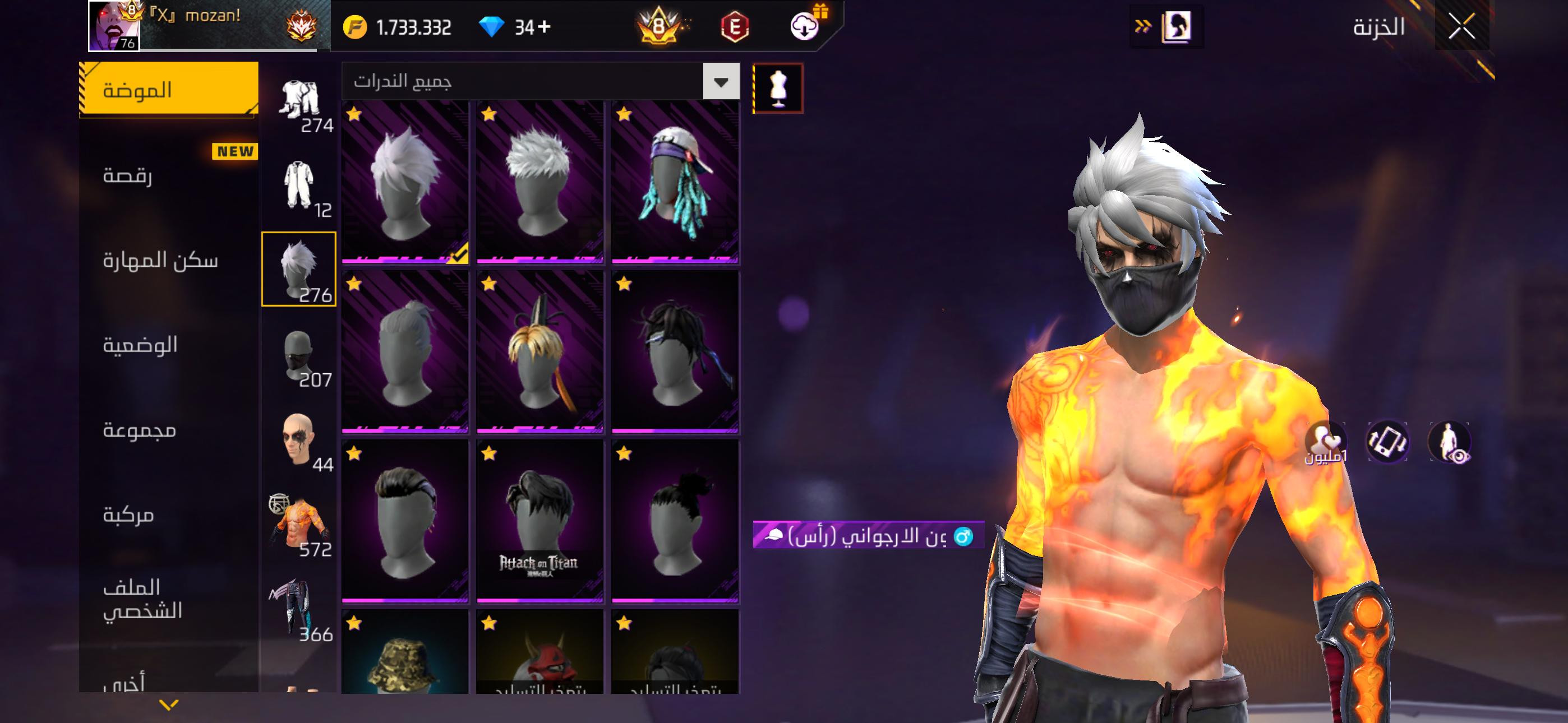Pick the flame torso tops category showing 572
Image resolution: width=1568 pixels, height=723 pixels.
click(x=298, y=523)
